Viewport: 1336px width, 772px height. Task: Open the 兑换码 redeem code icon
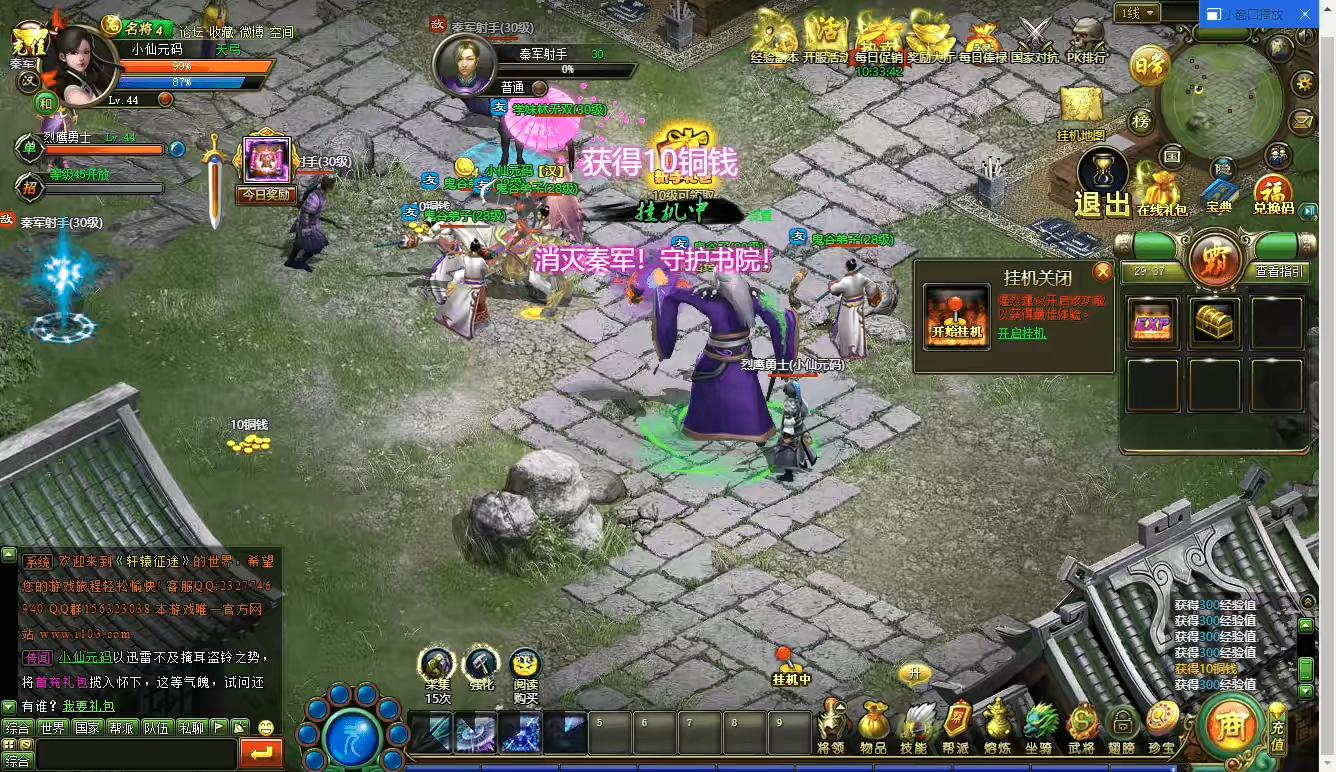coord(1273,192)
